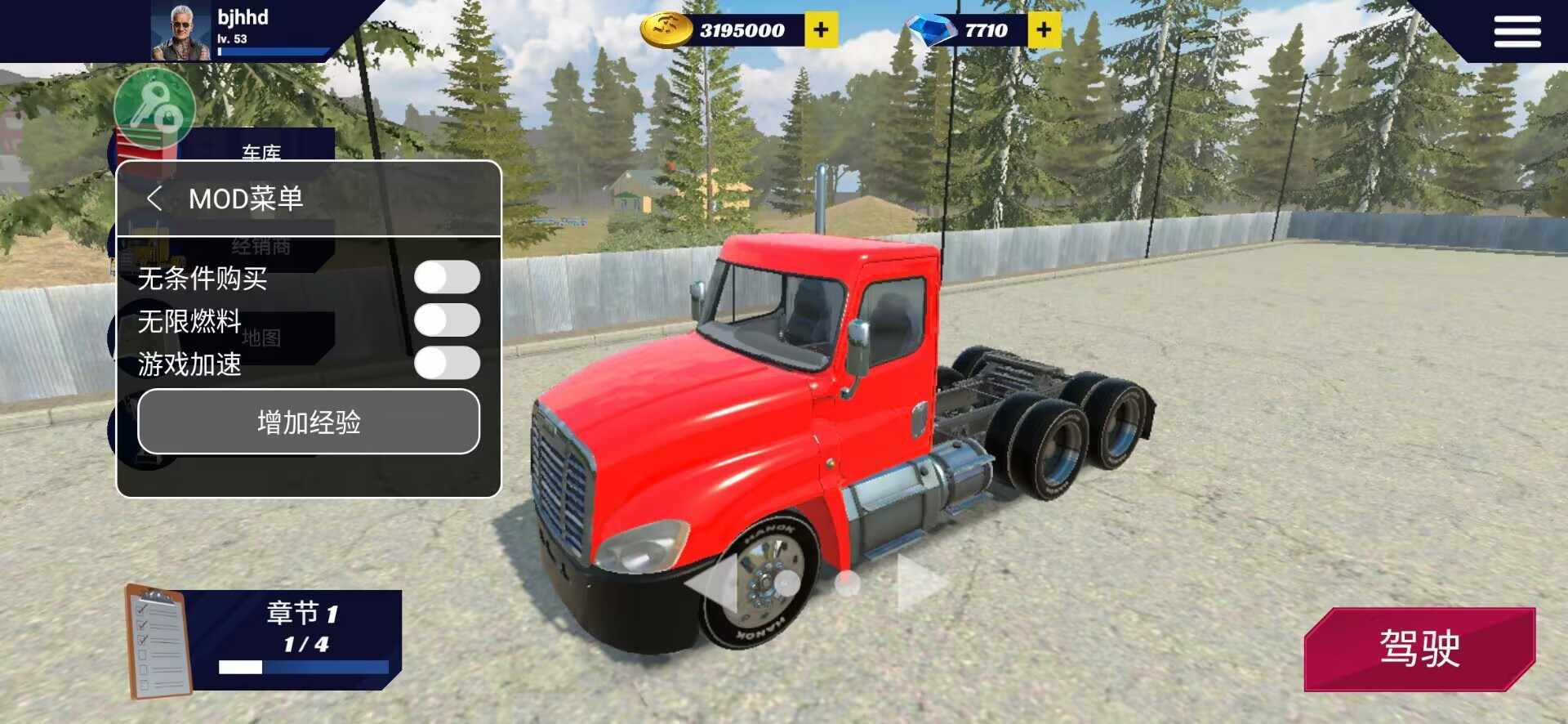1568x724 pixels.
Task: Enable the 无限燃料 switch
Action: (446, 320)
